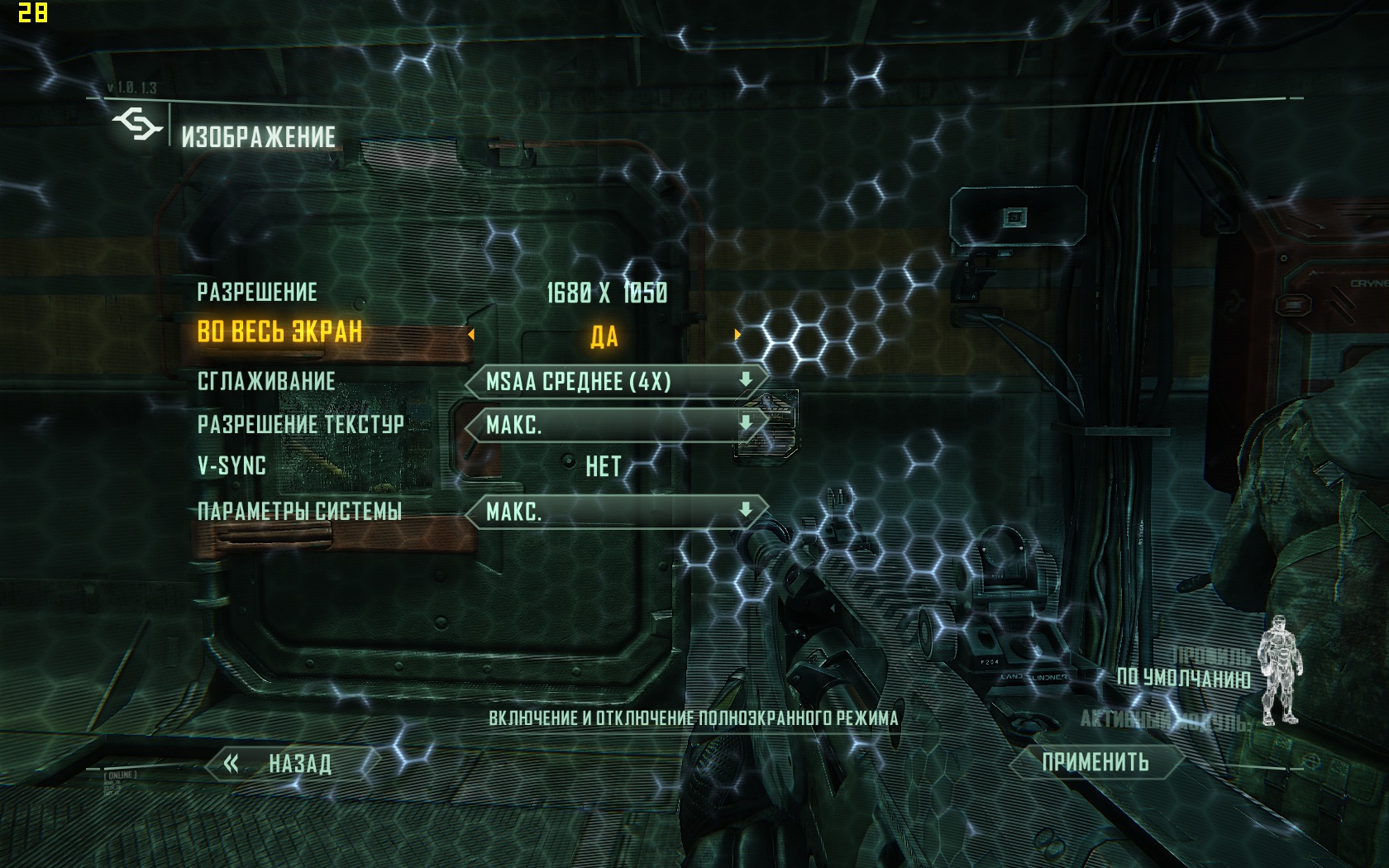Click the right arrow for Во весь экран

pyautogui.click(x=737, y=335)
